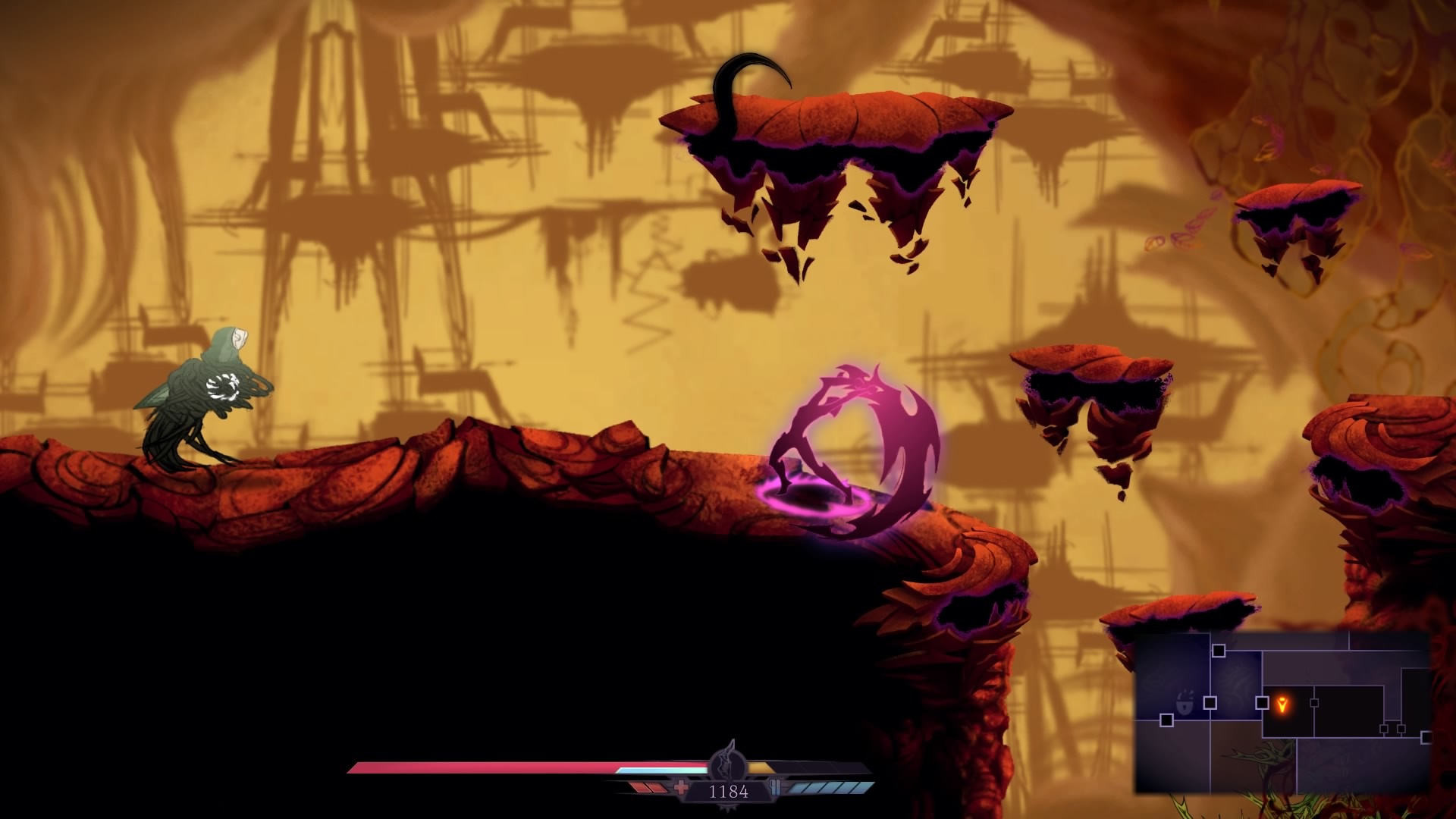Toggle the bottom-left square node on the minimap
The width and height of the screenshot is (1456, 819).
(1166, 720)
